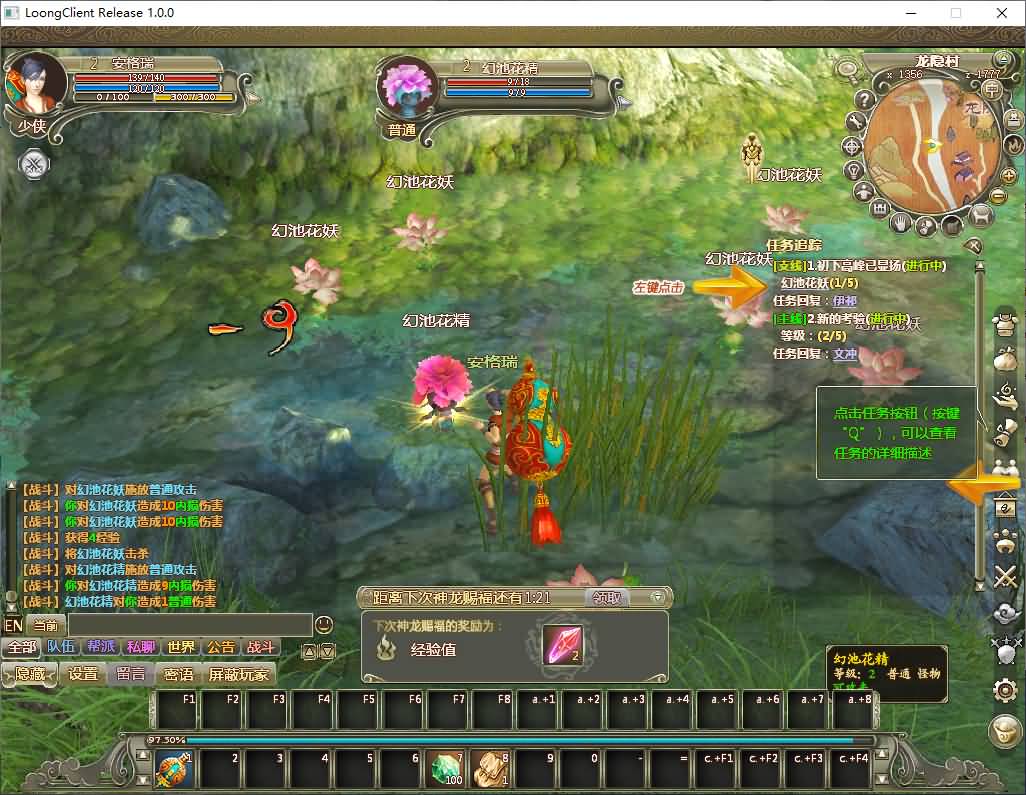Use the green gem in hotbar slot 7
Viewport: 1026px width, 795px height.
pyautogui.click(x=446, y=770)
